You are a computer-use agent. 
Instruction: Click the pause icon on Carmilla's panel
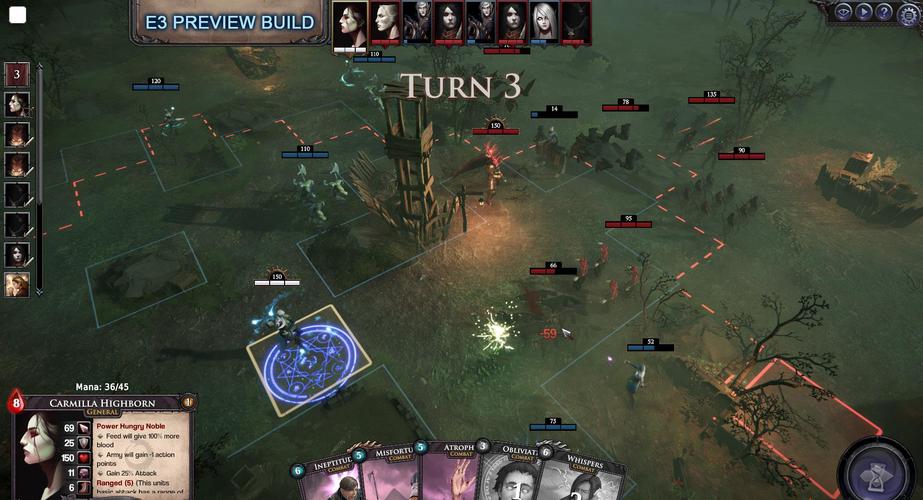pos(188,402)
